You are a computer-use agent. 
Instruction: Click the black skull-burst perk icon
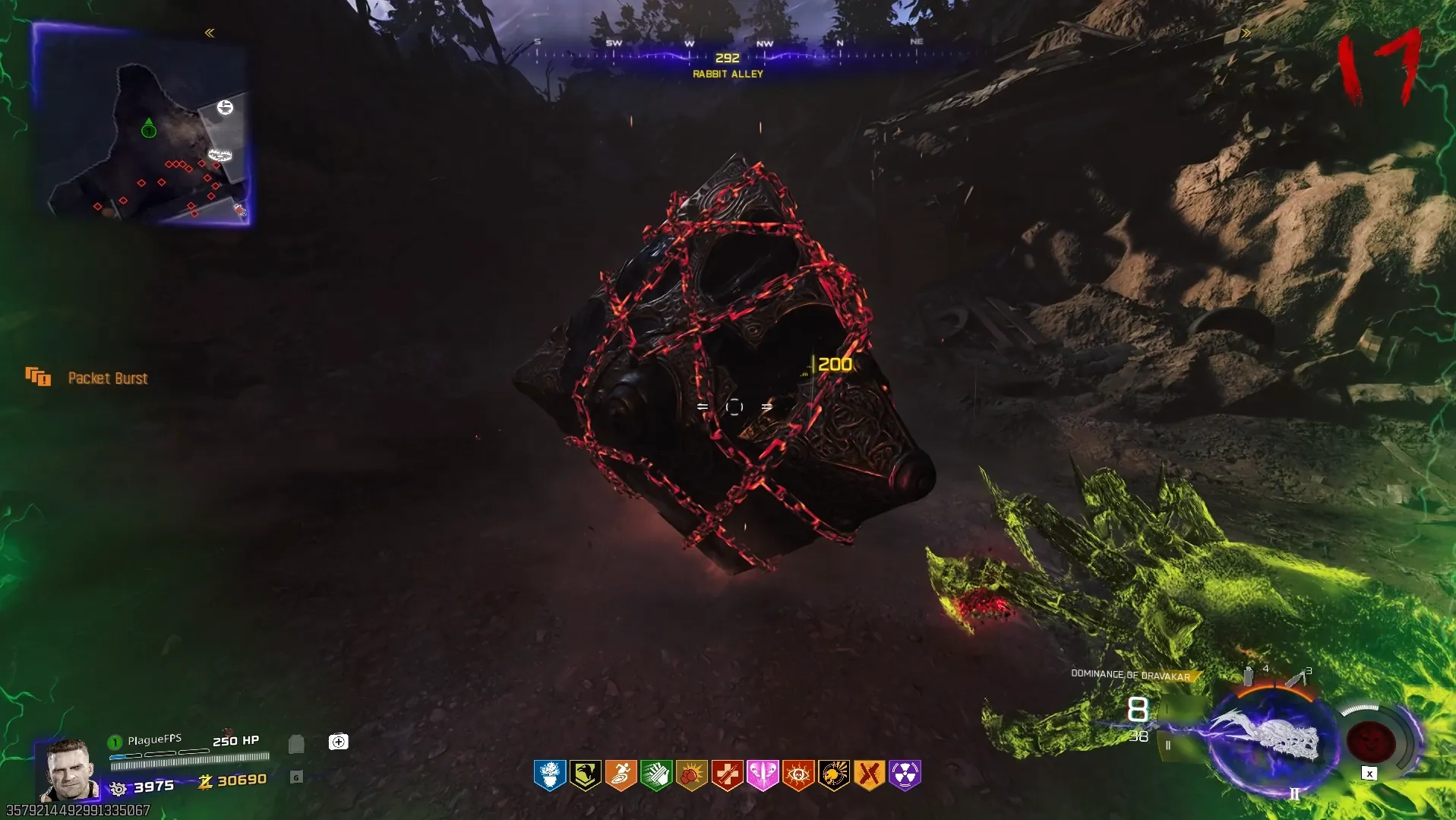834,775
